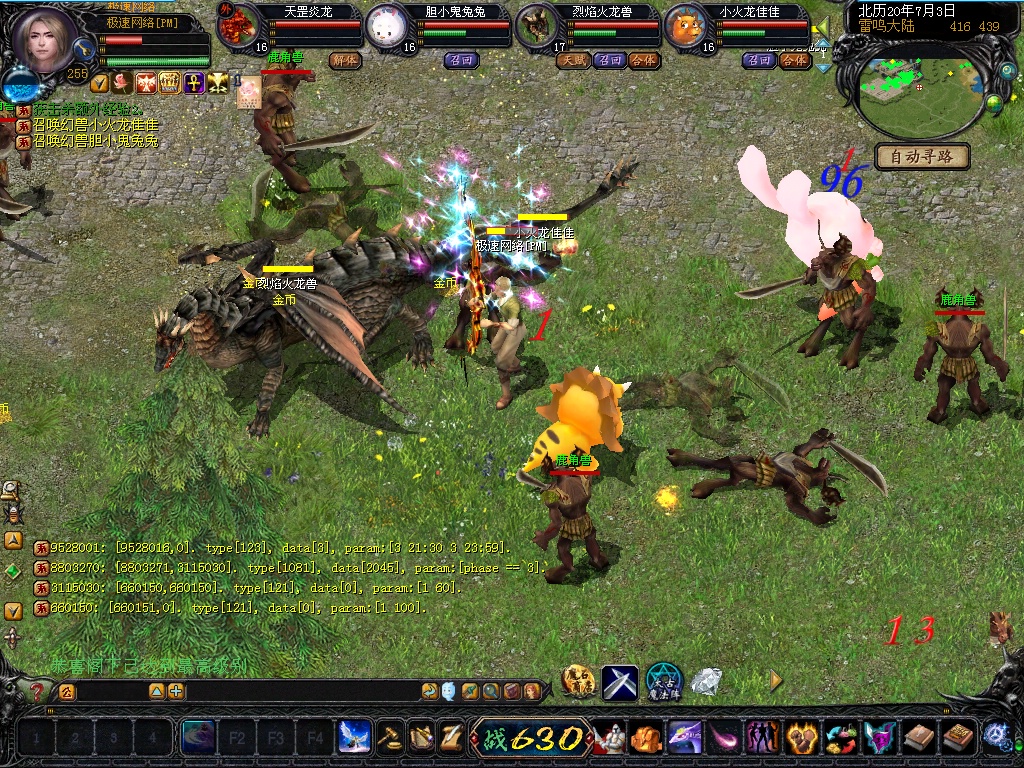
Task: Click the white diamond icon
Action: (x=707, y=682)
